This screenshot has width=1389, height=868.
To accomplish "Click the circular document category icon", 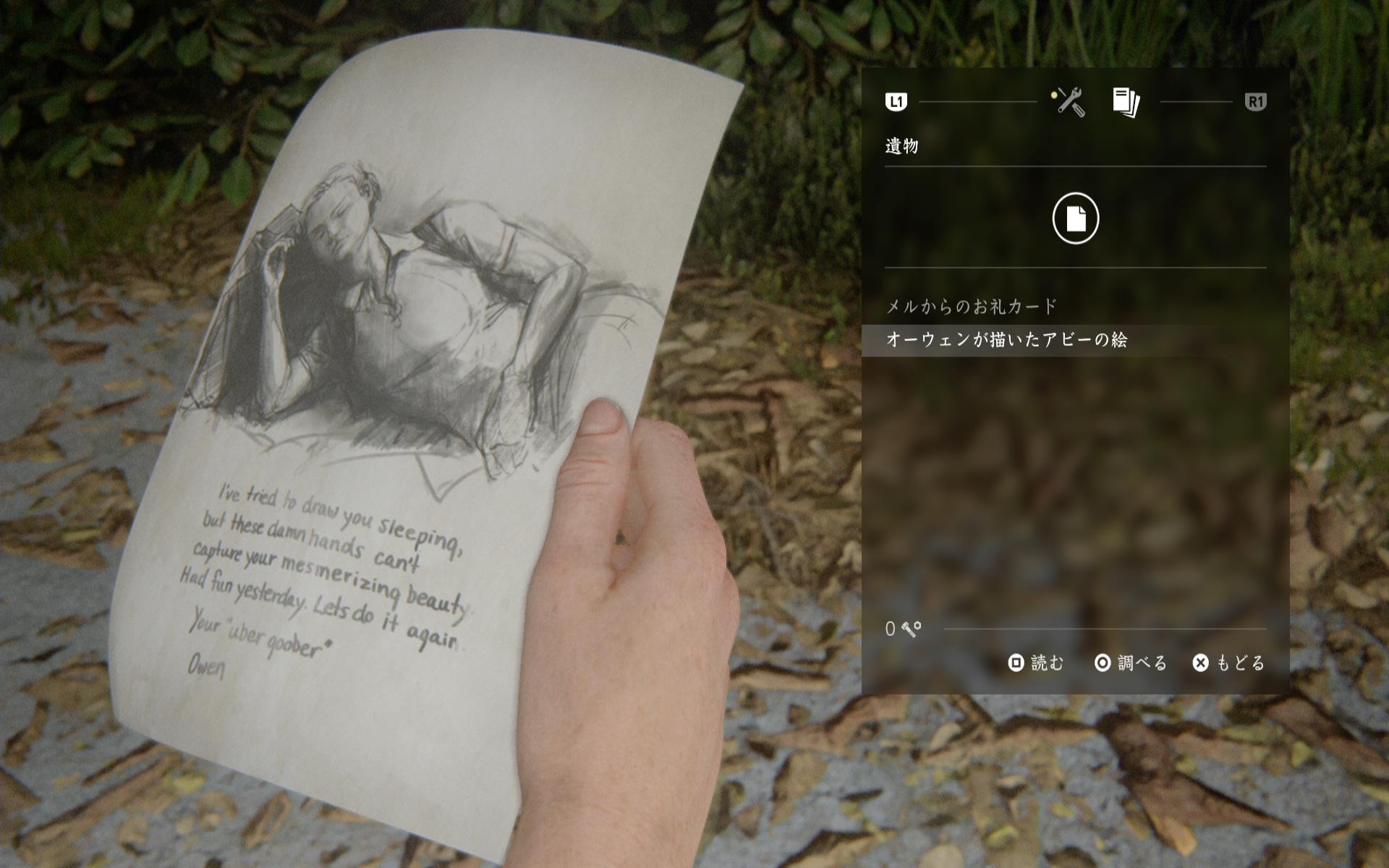I will pyautogui.click(x=1075, y=218).
